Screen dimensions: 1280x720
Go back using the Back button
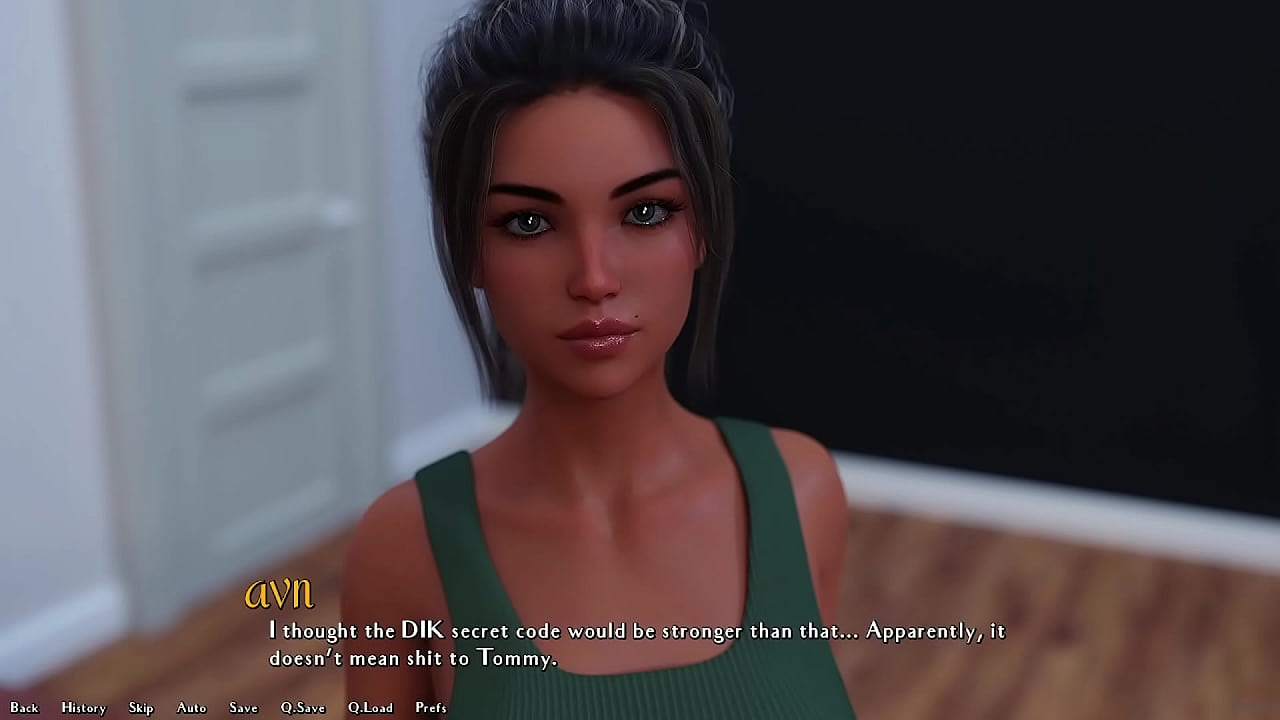click(24, 708)
